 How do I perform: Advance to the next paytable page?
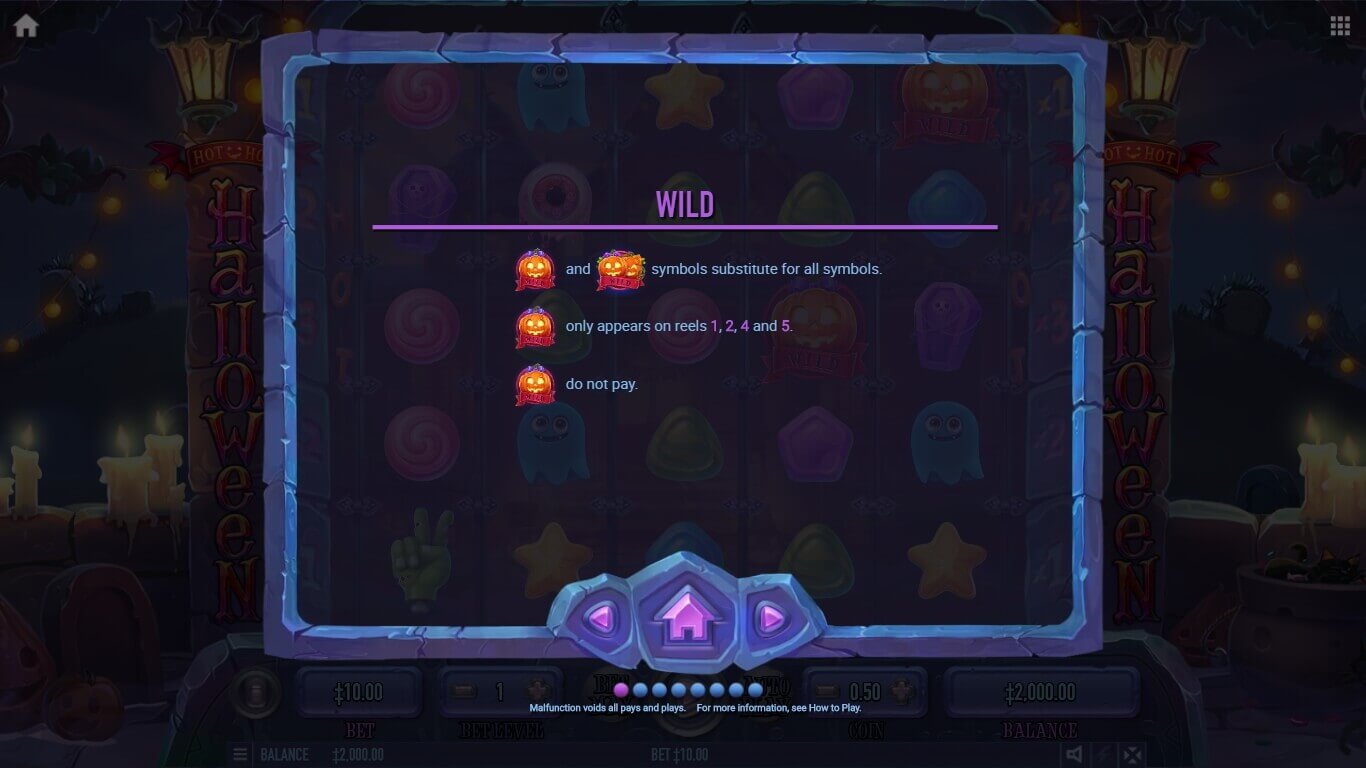pyautogui.click(x=770, y=618)
